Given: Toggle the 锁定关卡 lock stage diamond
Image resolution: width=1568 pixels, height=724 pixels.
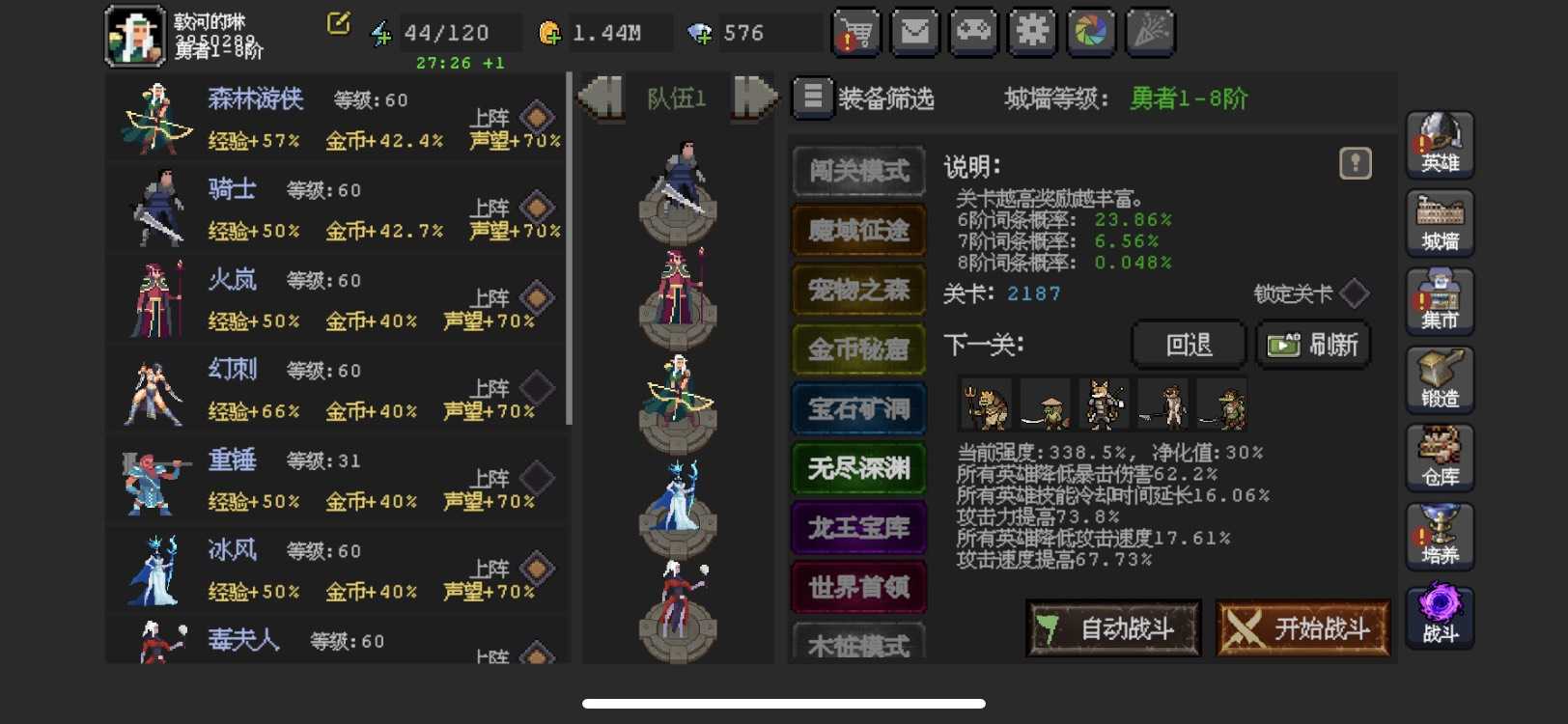Looking at the screenshot, I should click(x=1356, y=294).
